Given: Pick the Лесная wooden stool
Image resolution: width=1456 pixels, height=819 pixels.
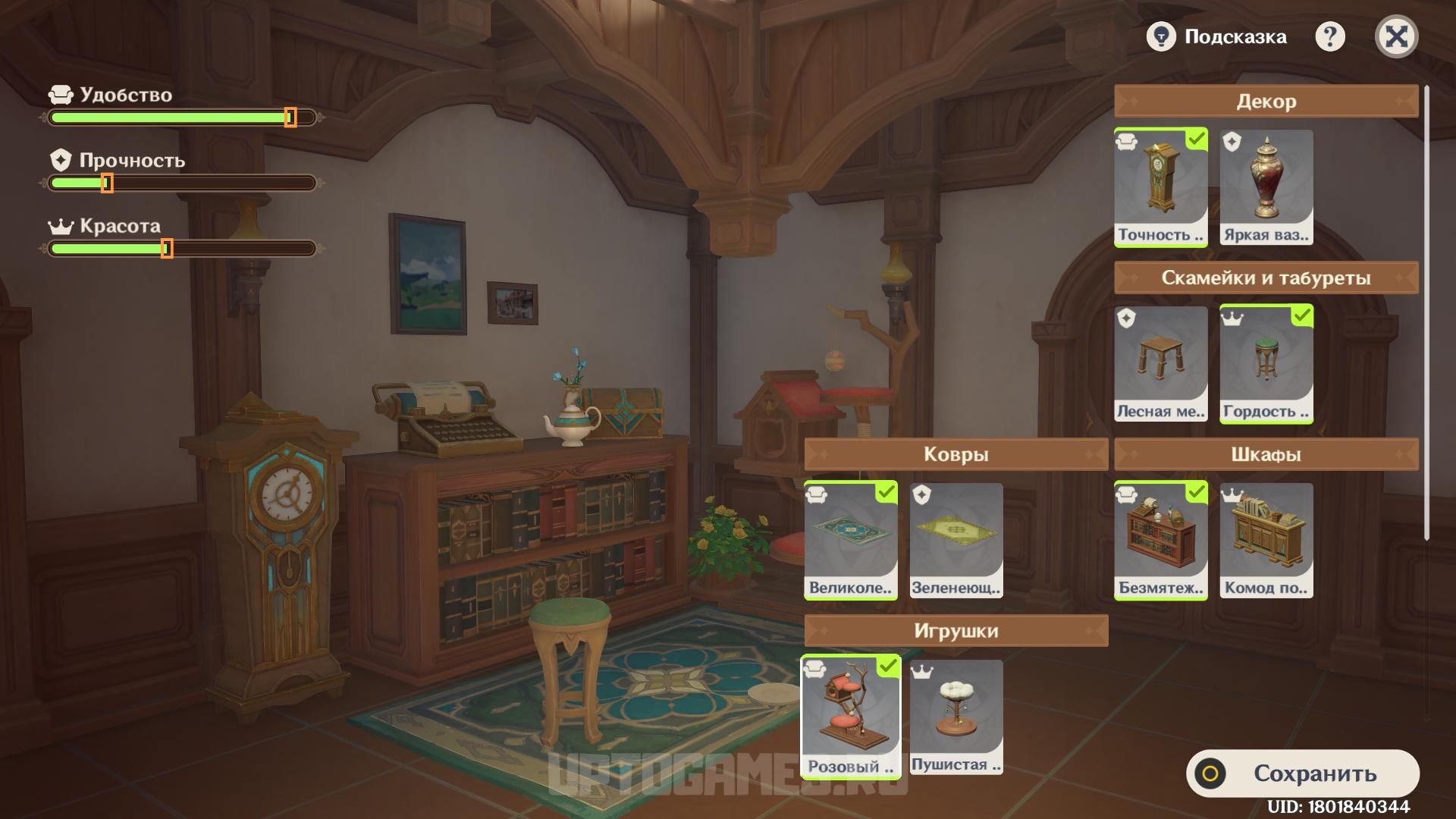Looking at the screenshot, I should coord(1160,364).
